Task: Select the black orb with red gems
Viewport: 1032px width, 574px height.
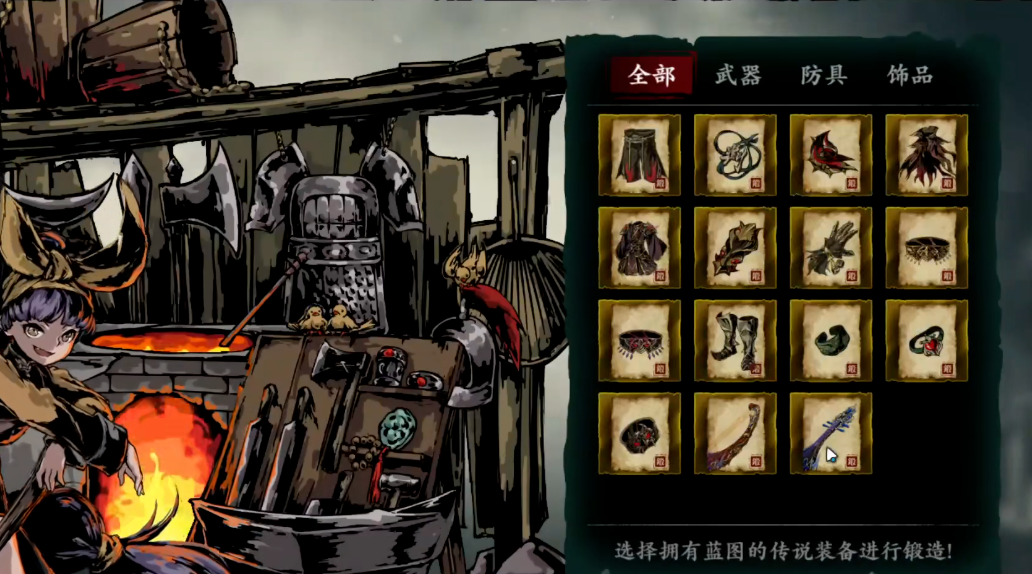Action: point(639,433)
